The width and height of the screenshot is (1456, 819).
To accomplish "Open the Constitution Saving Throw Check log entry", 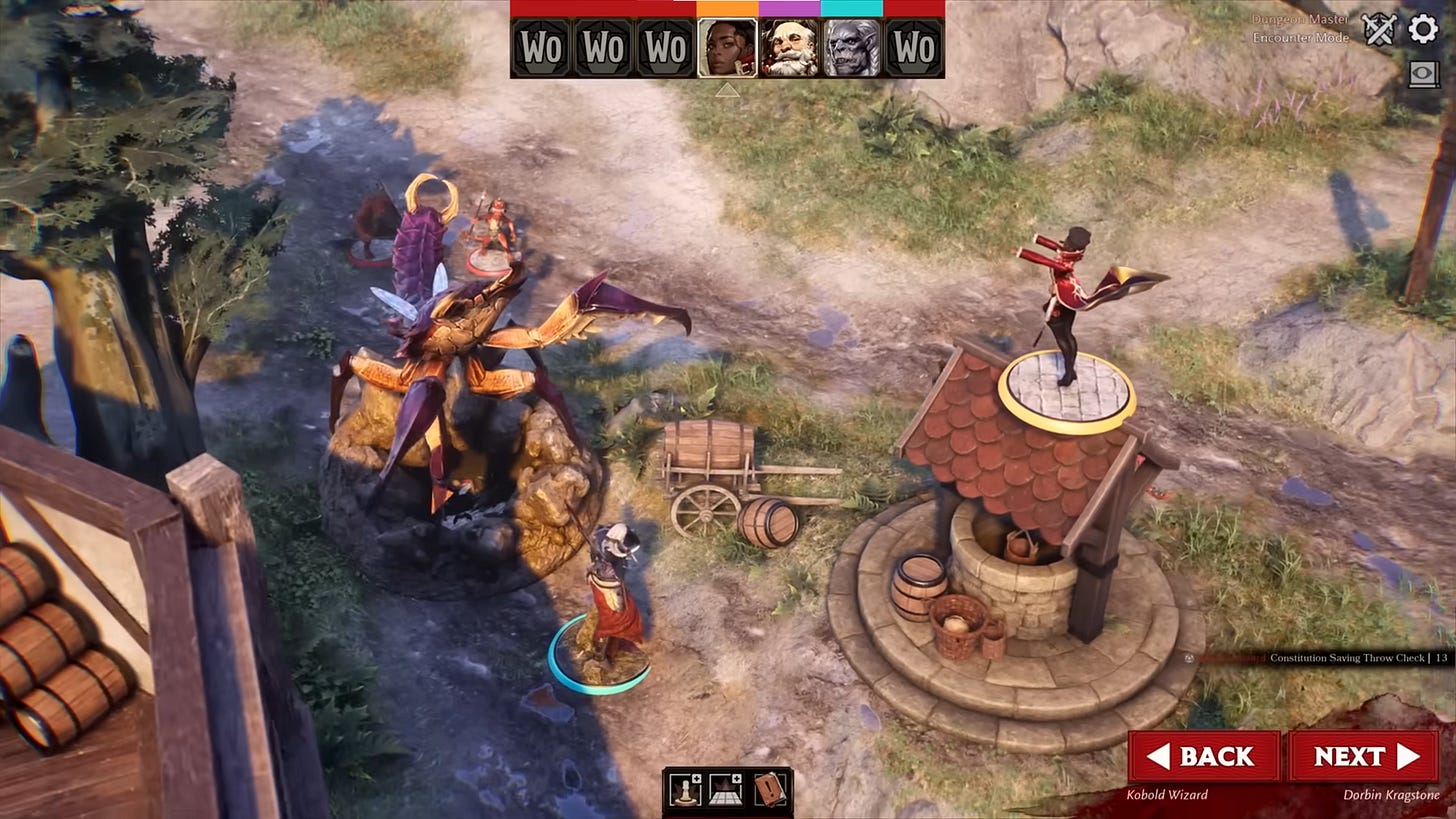I will point(1350,660).
